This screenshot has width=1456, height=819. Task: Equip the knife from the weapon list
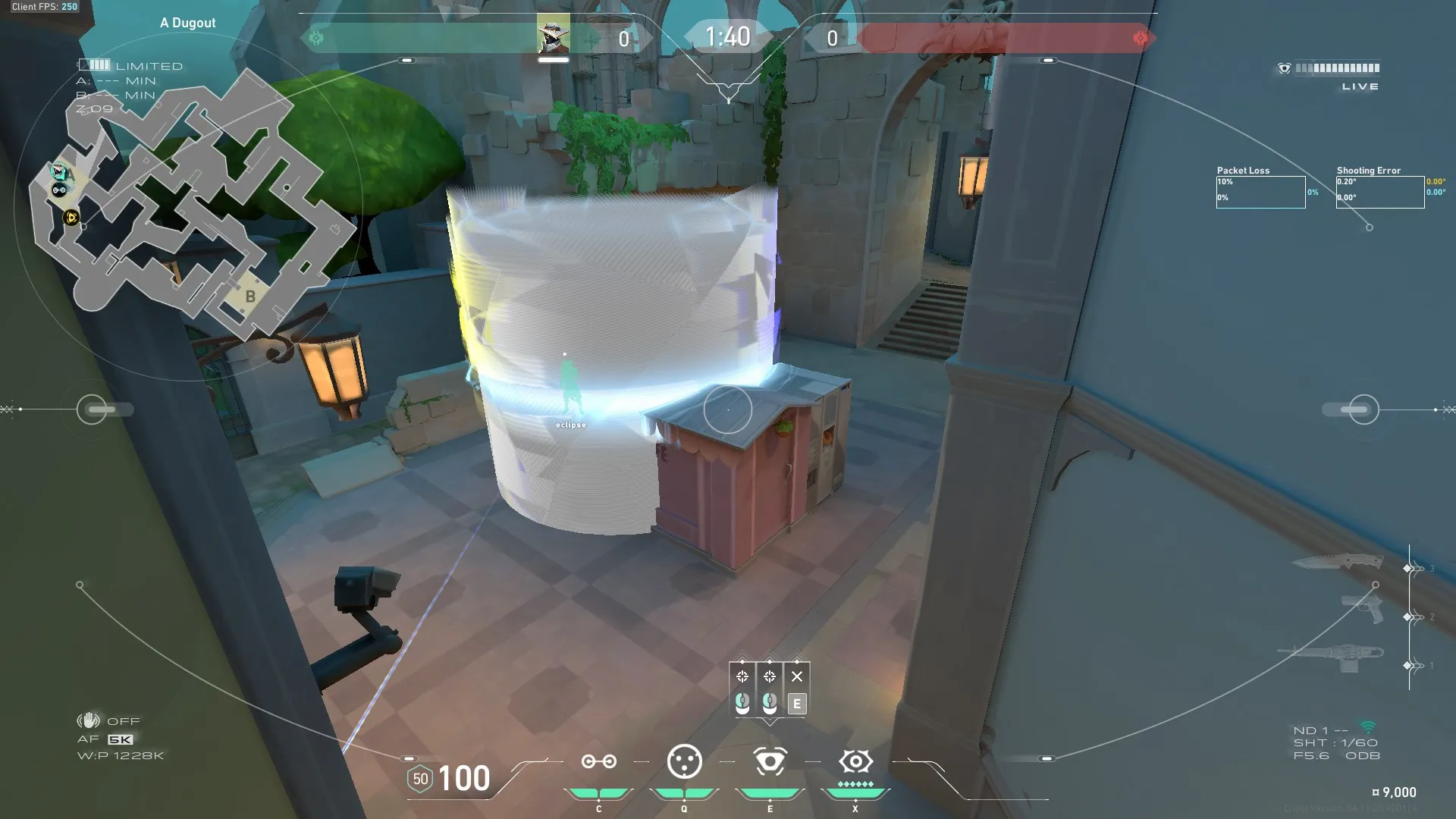pyautogui.click(x=1338, y=563)
